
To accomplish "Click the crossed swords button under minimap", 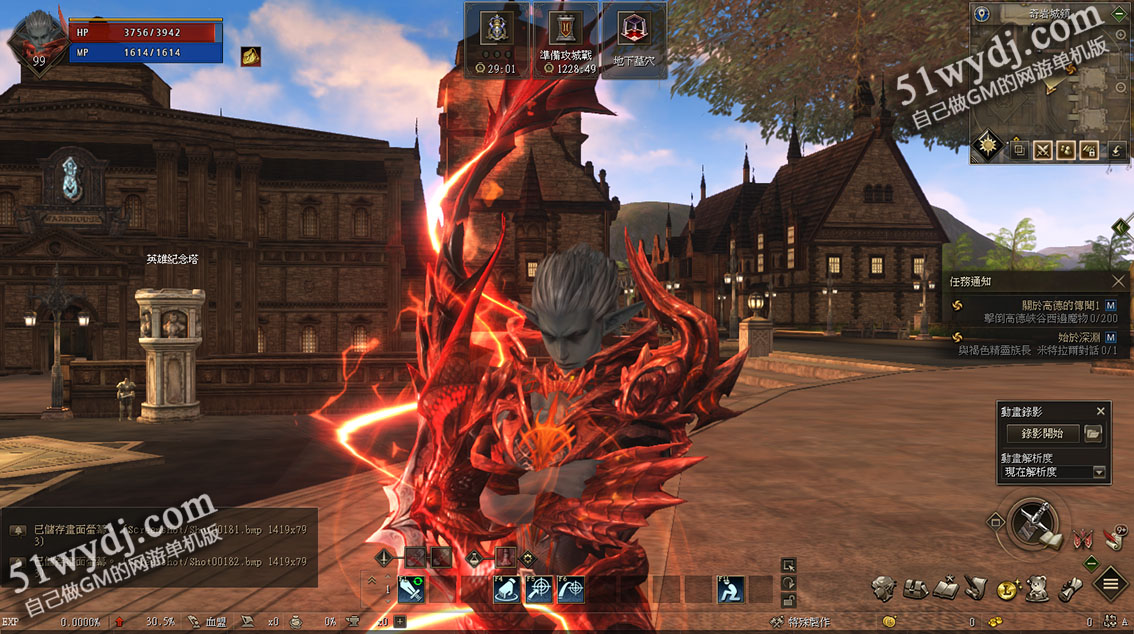I will click(1043, 150).
